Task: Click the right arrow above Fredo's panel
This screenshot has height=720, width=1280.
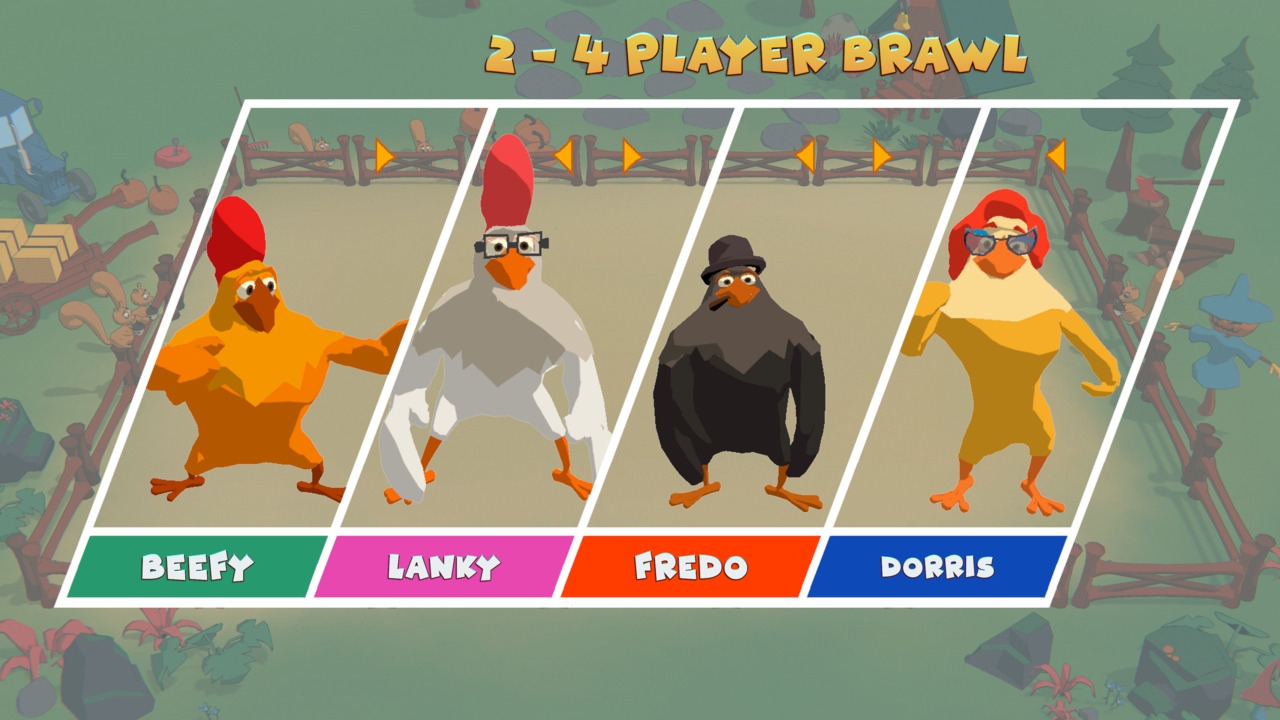Action: click(x=880, y=155)
